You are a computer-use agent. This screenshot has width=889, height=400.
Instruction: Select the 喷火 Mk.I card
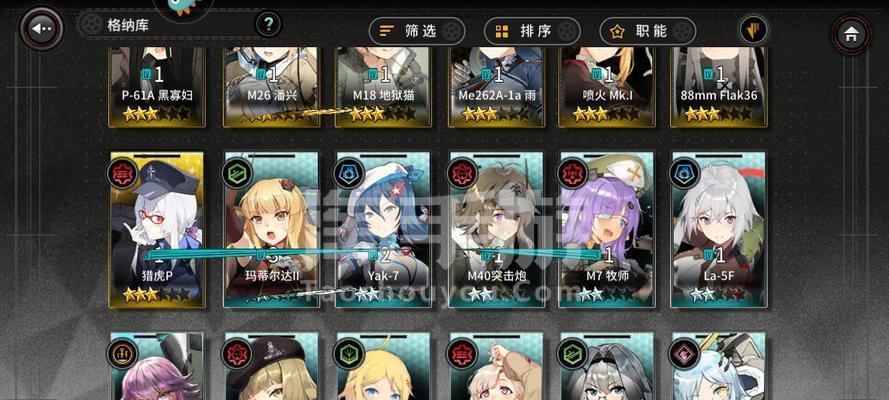coord(609,87)
